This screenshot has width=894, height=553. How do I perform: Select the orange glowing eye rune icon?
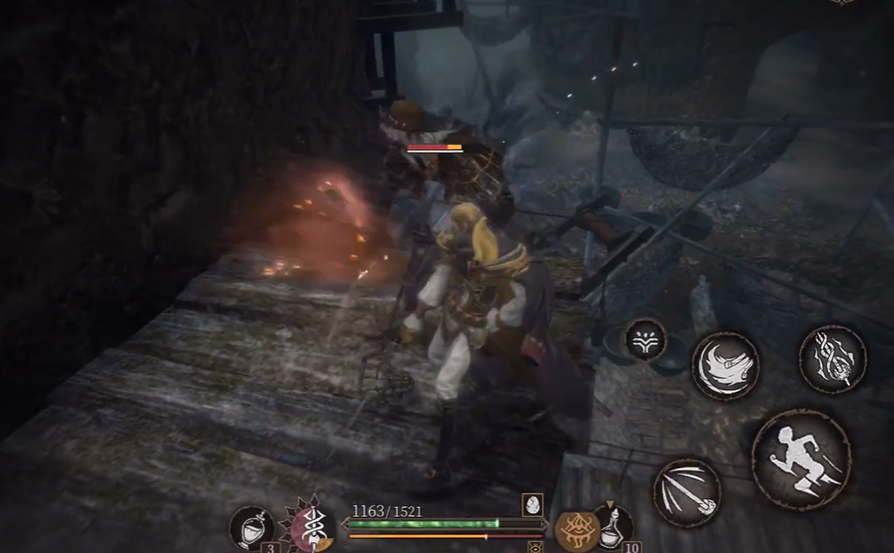point(577,529)
